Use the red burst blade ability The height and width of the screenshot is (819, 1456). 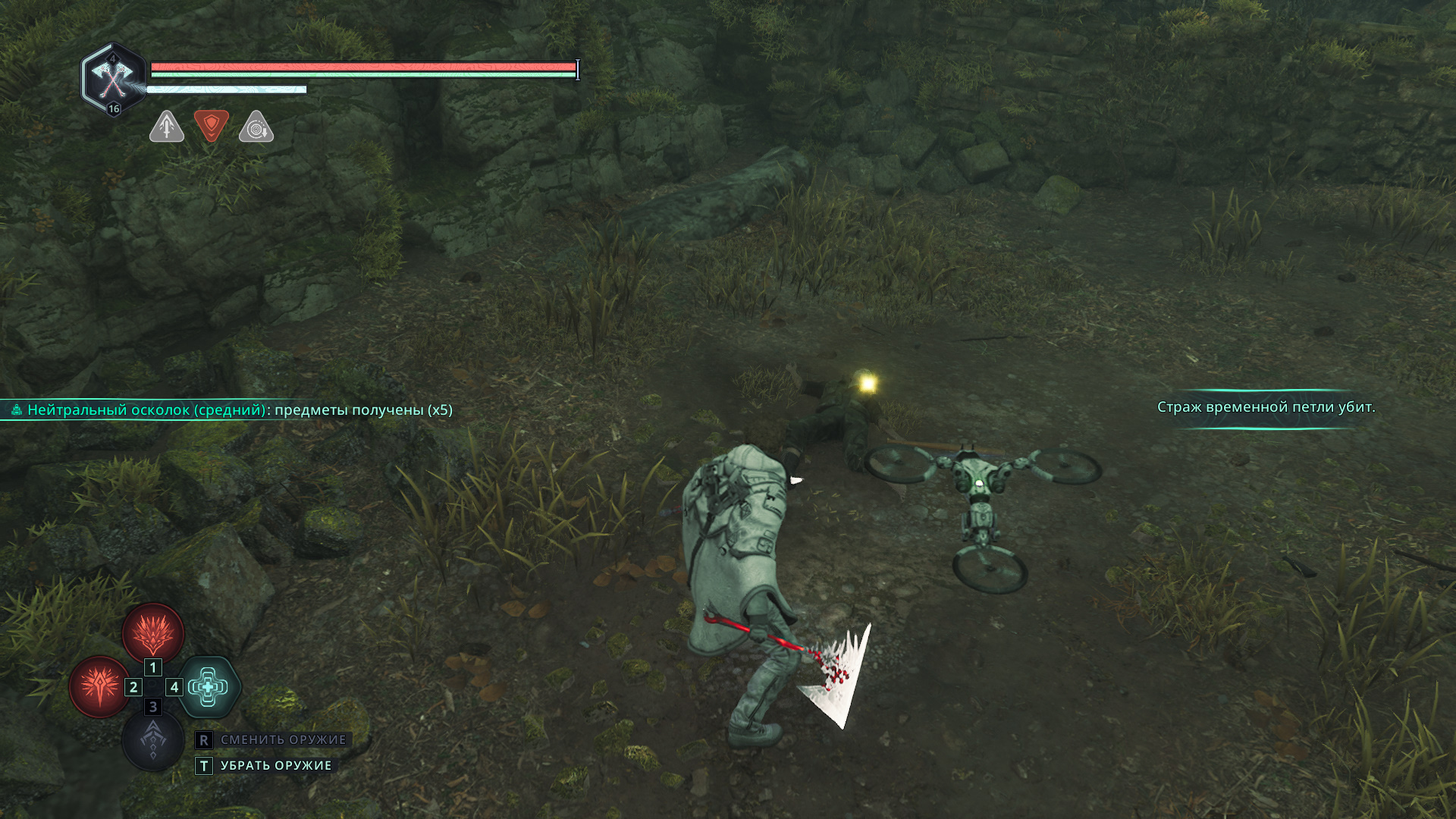coord(99,687)
